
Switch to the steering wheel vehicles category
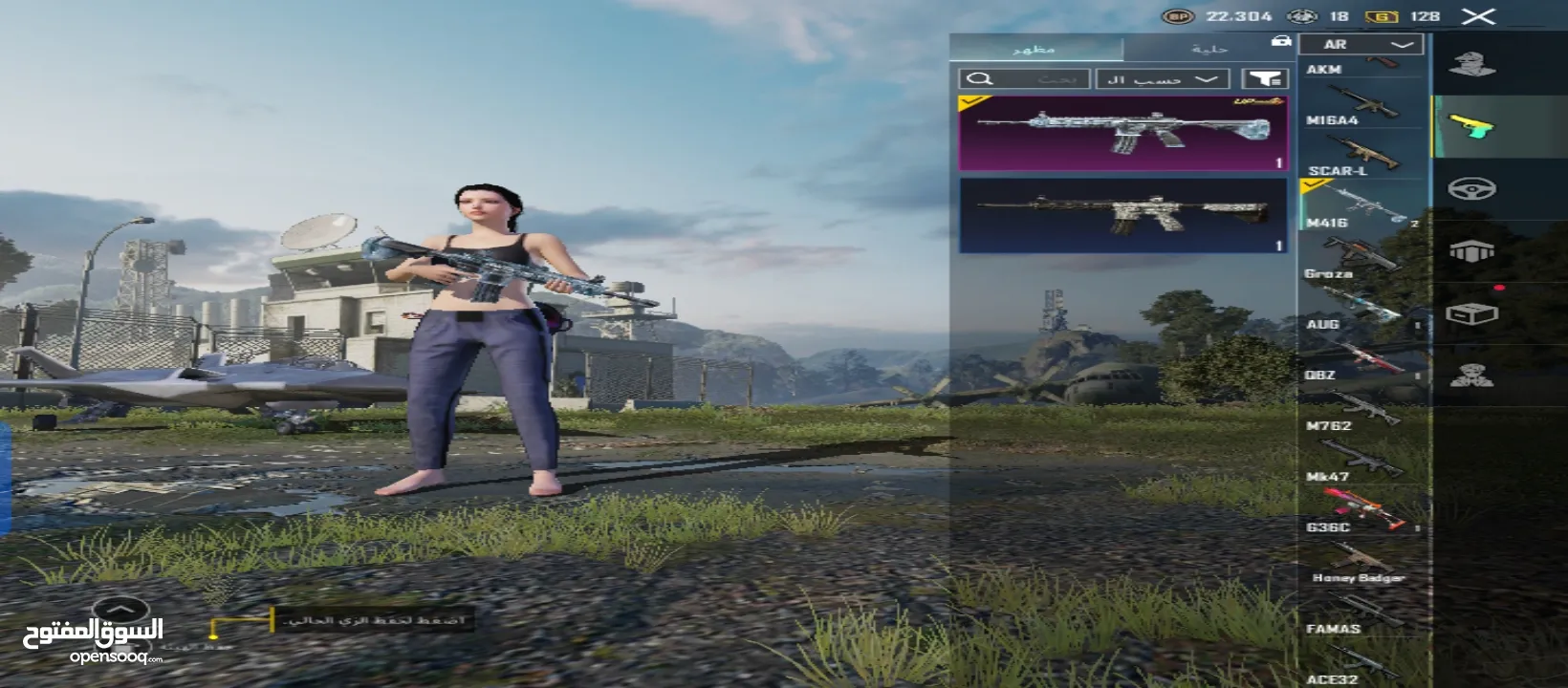1471,189
